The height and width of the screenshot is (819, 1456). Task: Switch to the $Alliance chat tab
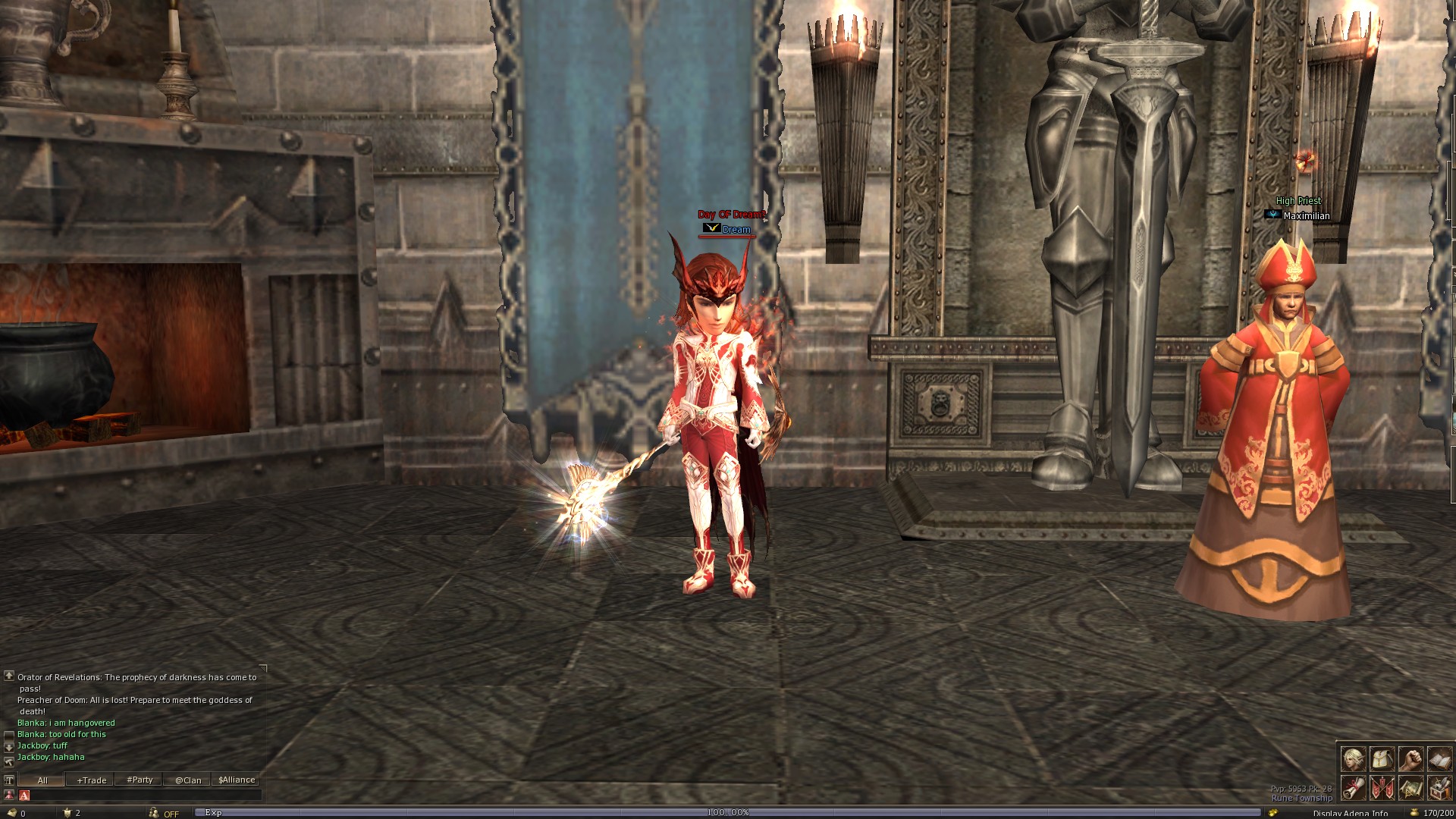[237, 780]
